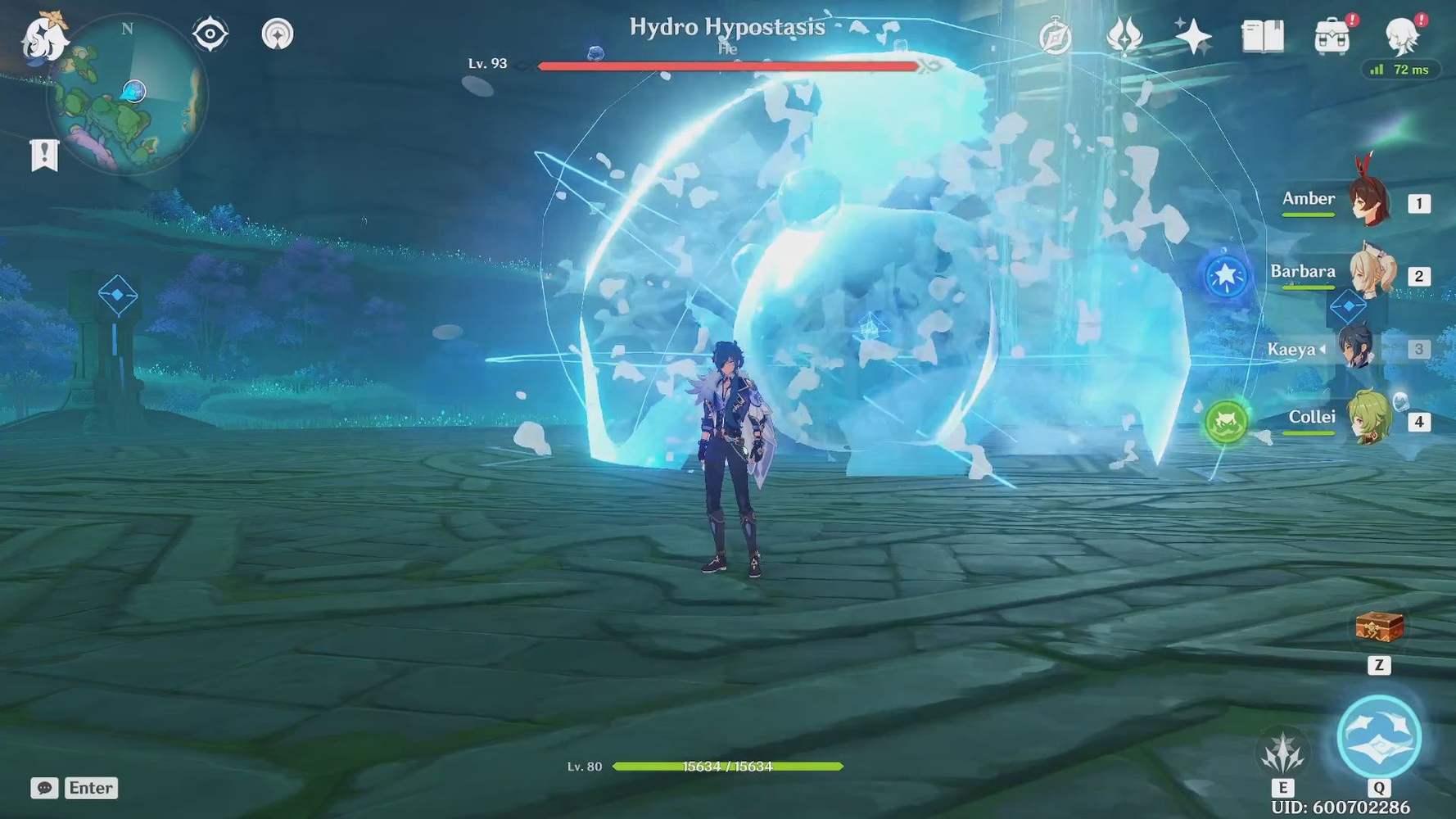The image size is (1456, 819).
Task: Open the Inventory bag with notification
Action: tap(1331, 34)
